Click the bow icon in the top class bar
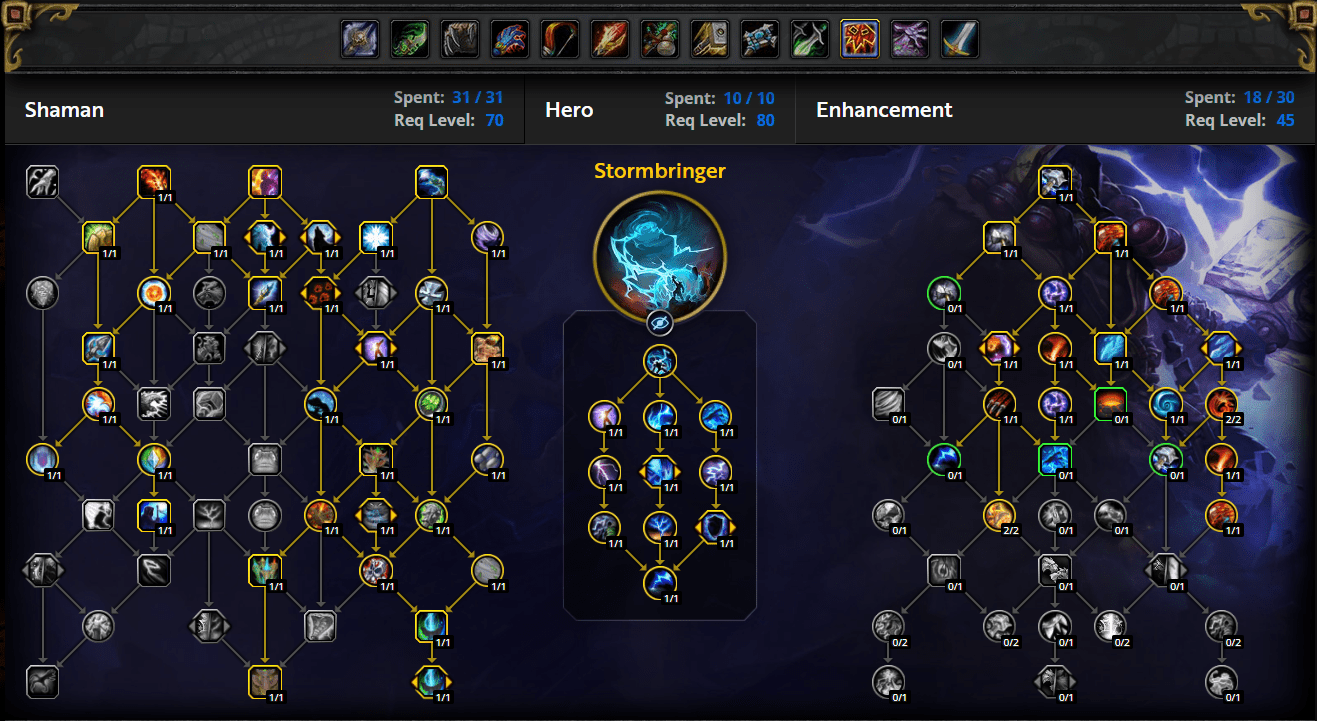Screen dimensions: 1317x721 pyautogui.click(x=559, y=39)
